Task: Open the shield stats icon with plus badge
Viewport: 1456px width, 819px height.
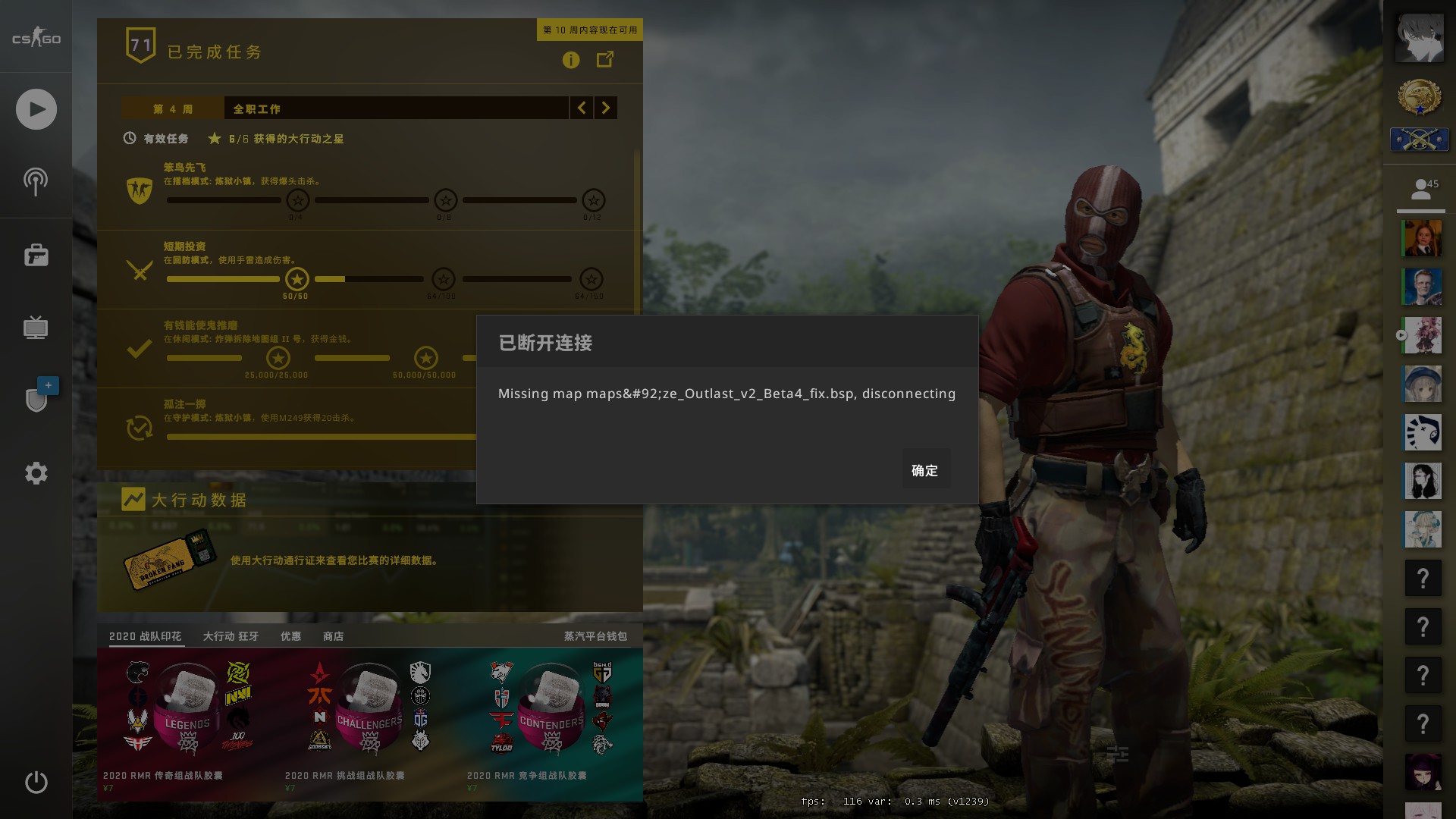Action: (x=36, y=399)
